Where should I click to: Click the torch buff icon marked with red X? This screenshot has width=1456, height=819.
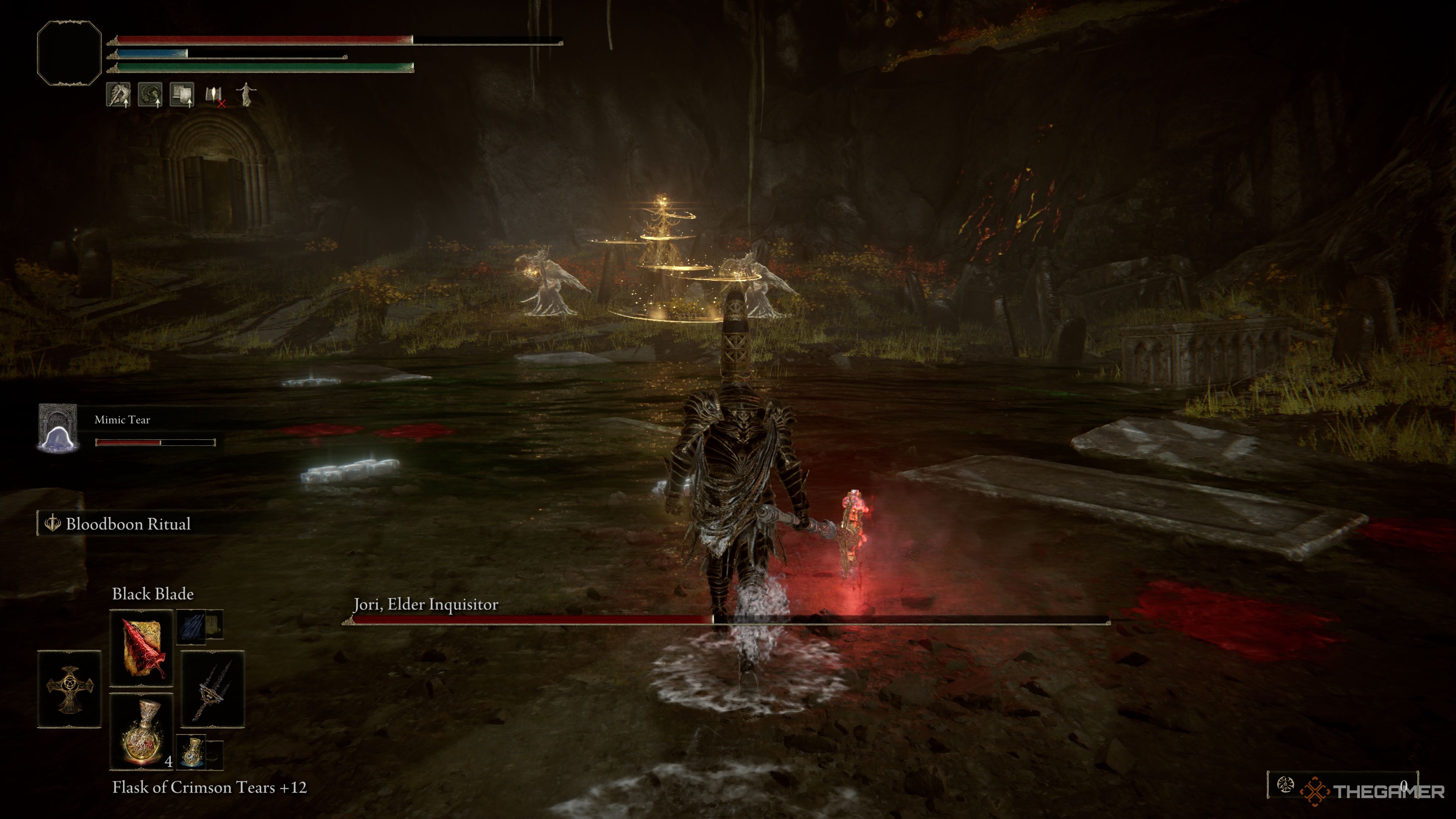(214, 96)
